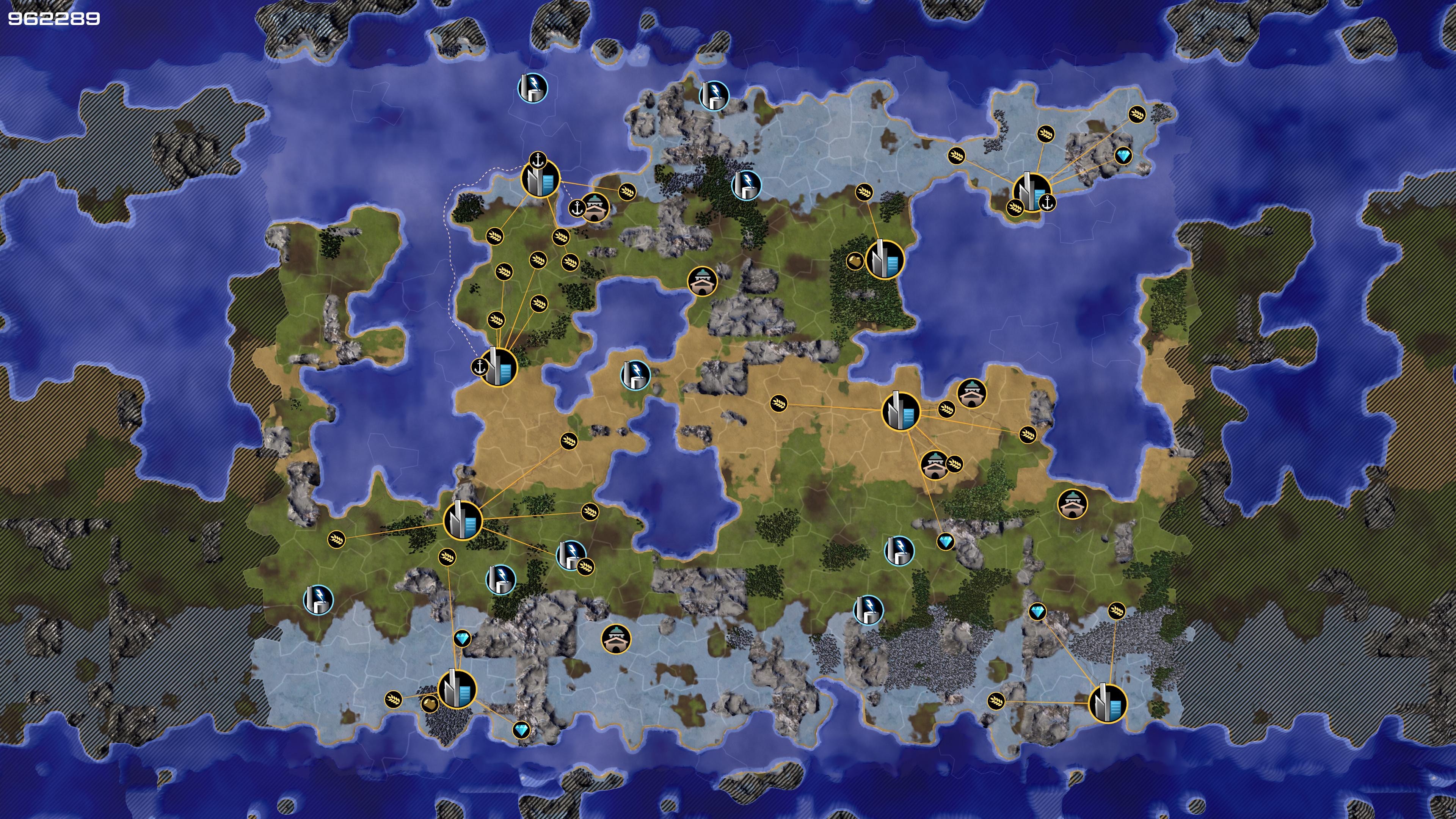The height and width of the screenshot is (819, 1456).
Task: Open the city marker in the eastern desert
Action: (x=901, y=411)
